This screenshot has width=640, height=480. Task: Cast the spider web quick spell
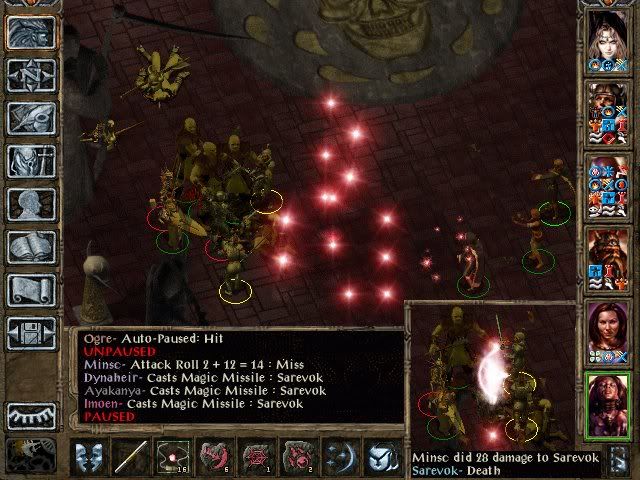[x=259, y=456]
